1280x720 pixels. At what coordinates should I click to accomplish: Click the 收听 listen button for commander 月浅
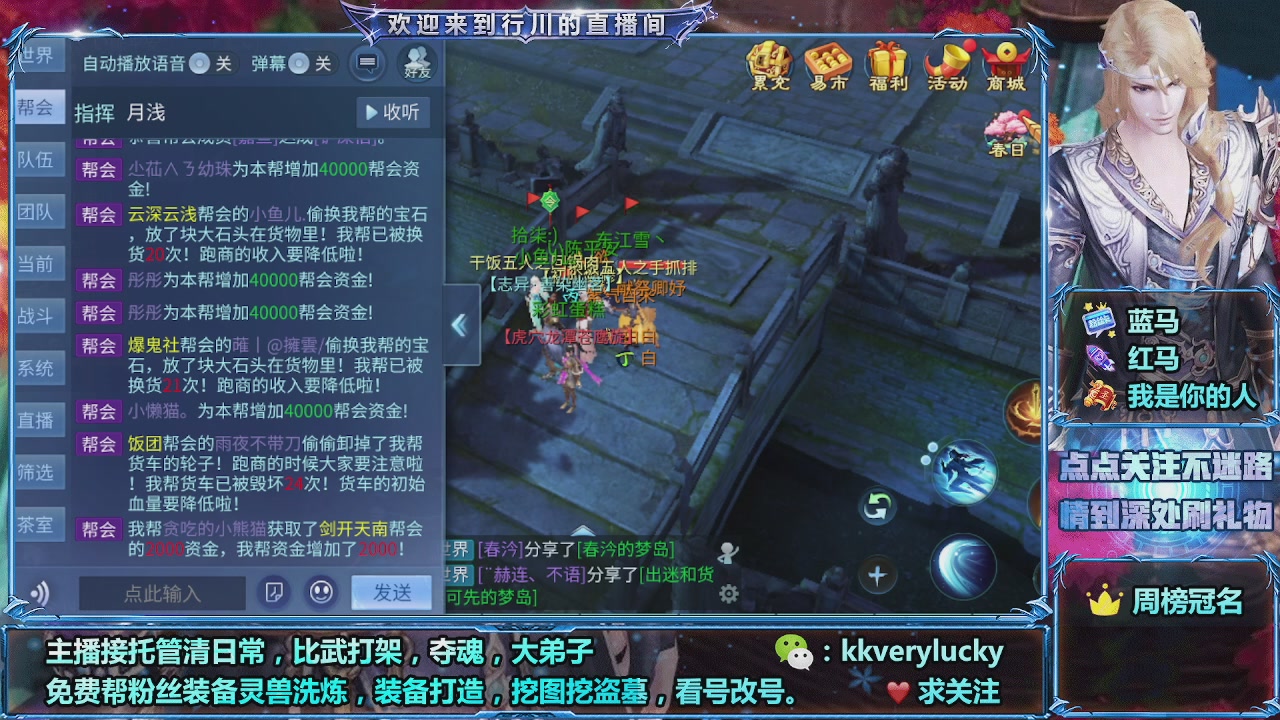392,111
